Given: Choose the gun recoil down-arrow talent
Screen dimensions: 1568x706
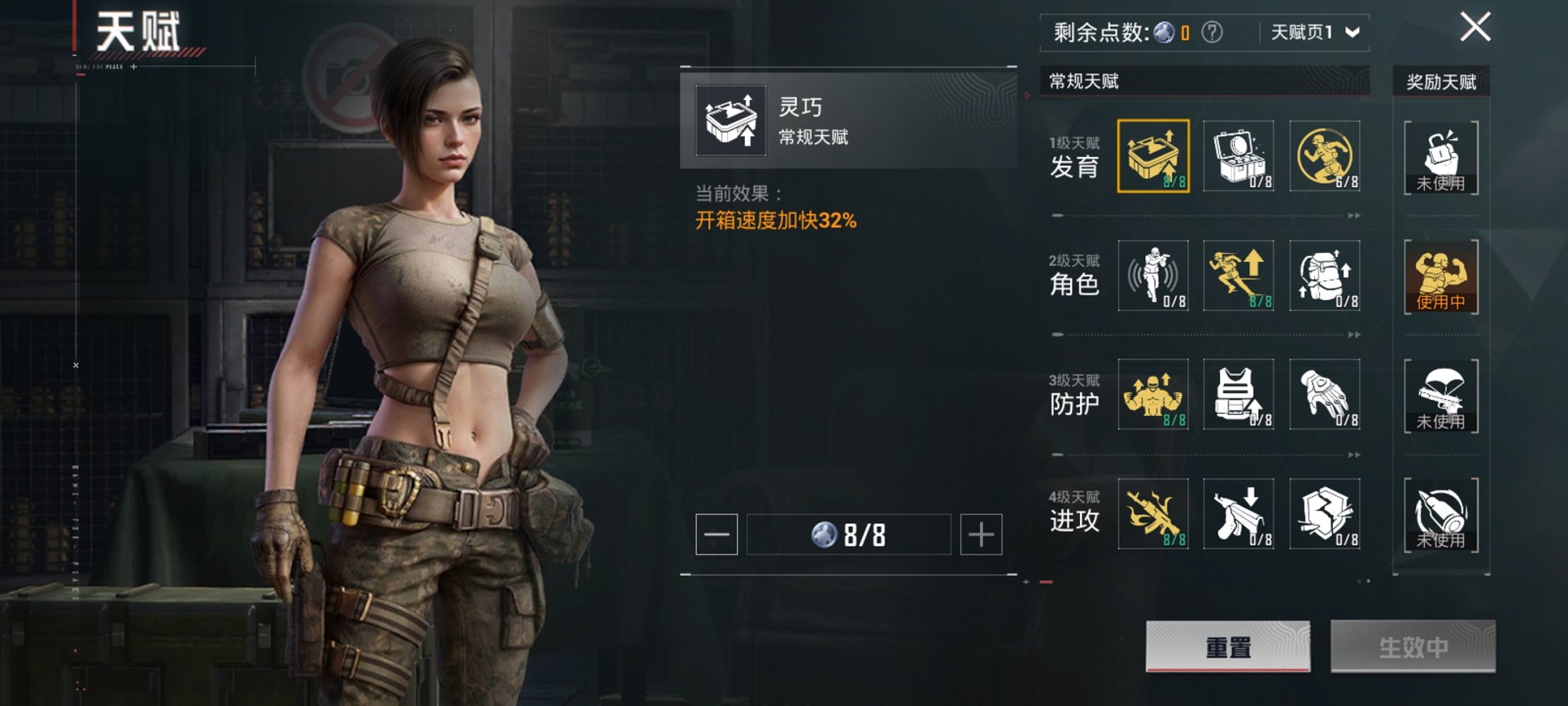Looking at the screenshot, I should pos(1238,514).
